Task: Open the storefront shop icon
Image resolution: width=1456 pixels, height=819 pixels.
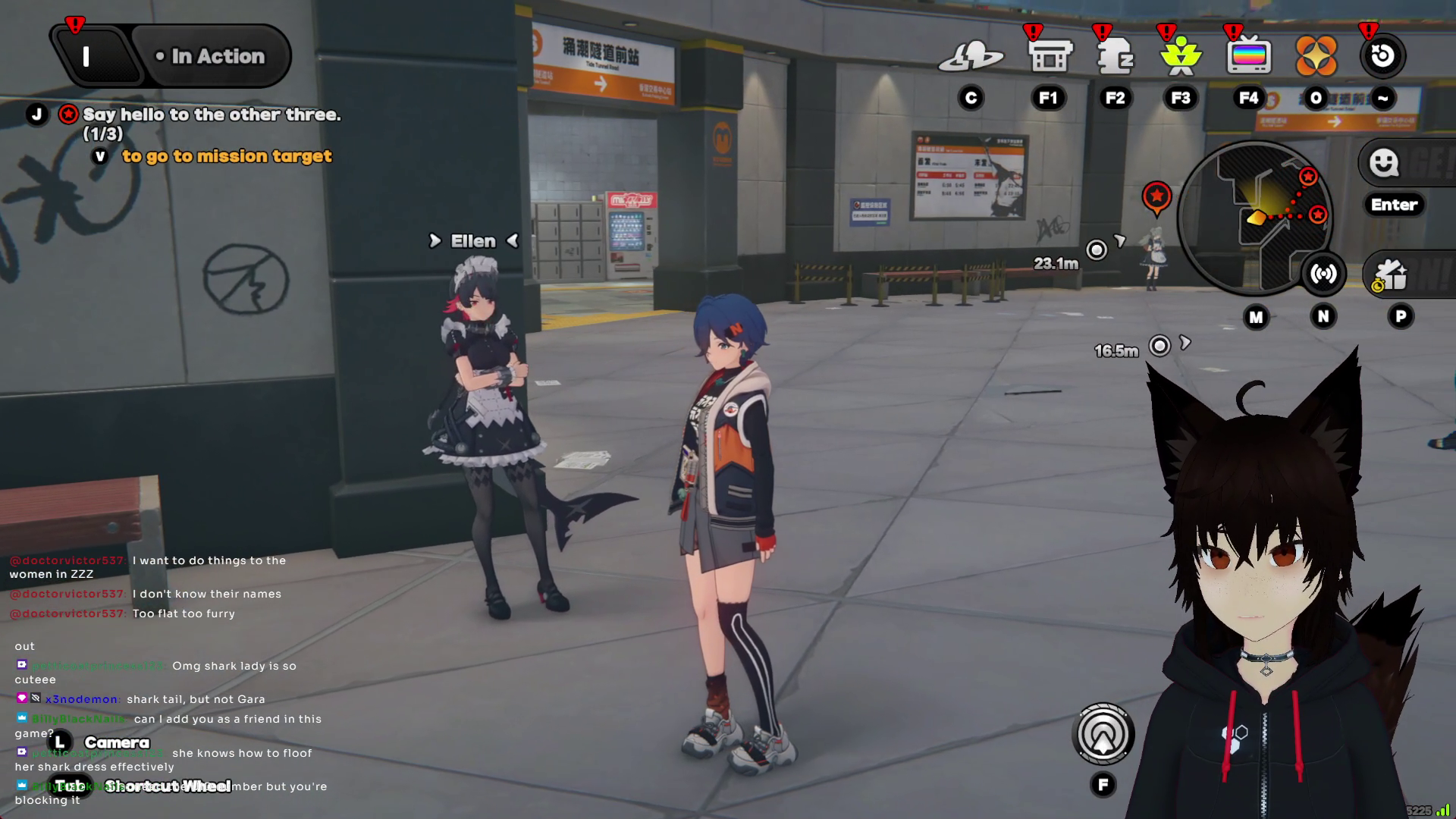Action: [x=1050, y=57]
